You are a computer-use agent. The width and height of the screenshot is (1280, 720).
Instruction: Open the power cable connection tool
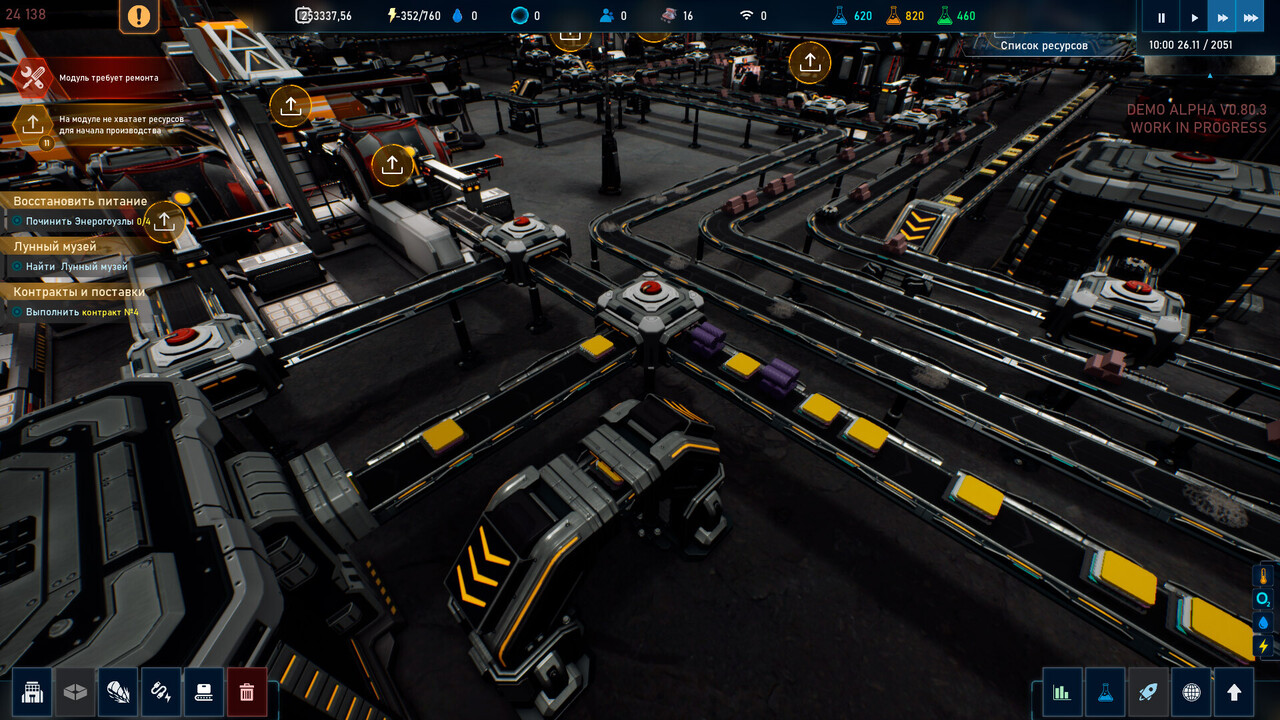pyautogui.click(x=161, y=692)
